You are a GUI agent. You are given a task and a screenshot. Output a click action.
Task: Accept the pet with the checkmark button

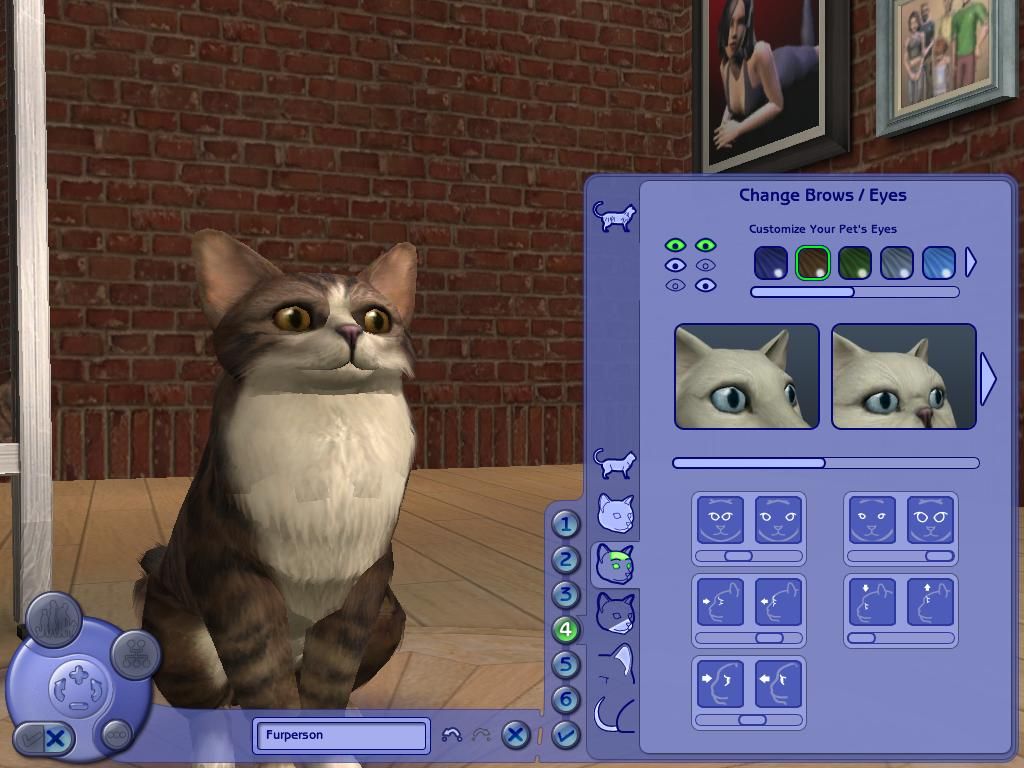tap(565, 736)
